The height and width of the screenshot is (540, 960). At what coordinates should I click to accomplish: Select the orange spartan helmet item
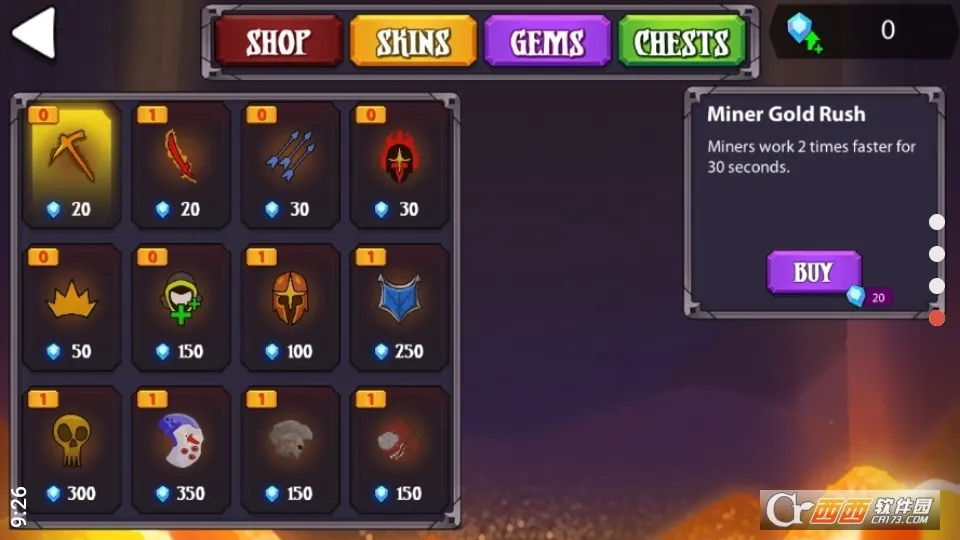click(x=290, y=307)
